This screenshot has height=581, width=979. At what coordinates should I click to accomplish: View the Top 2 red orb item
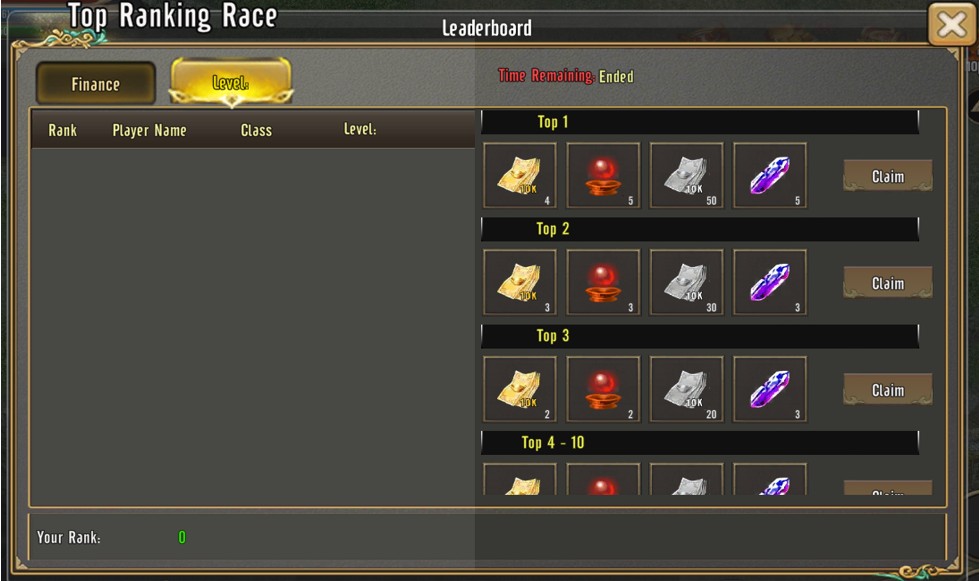pyautogui.click(x=603, y=283)
